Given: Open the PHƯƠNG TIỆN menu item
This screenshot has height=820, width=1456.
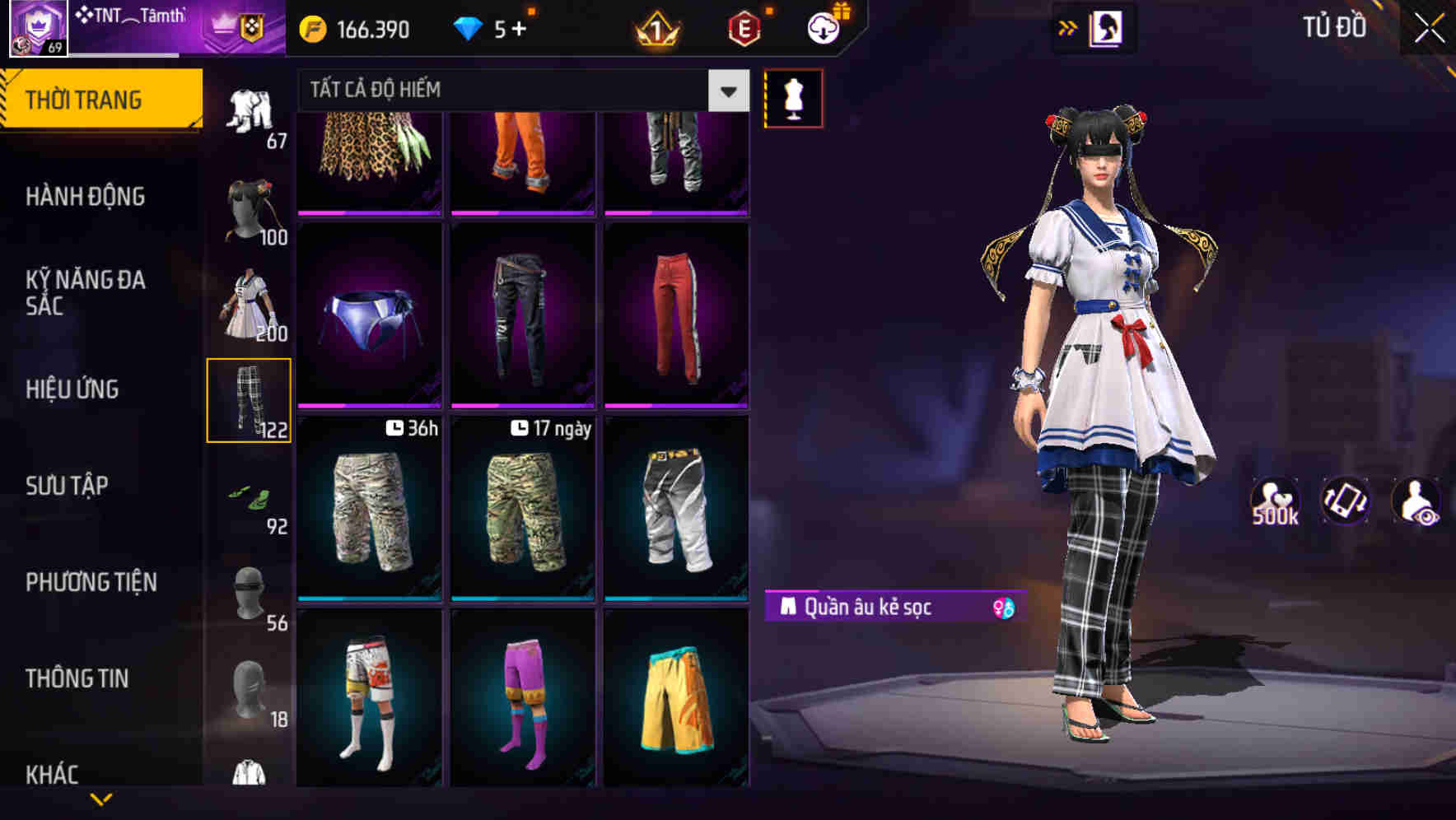Looking at the screenshot, I should (91, 581).
